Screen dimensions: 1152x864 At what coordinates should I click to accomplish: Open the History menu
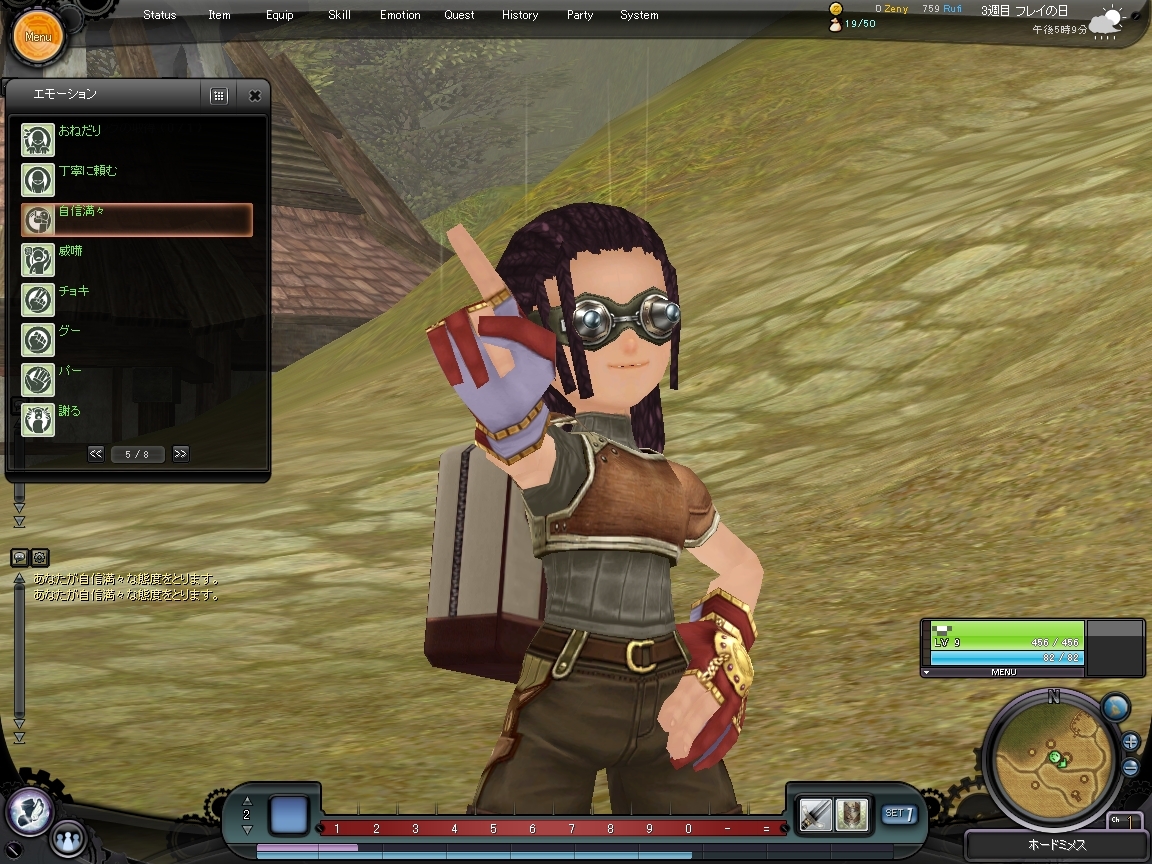tap(520, 15)
